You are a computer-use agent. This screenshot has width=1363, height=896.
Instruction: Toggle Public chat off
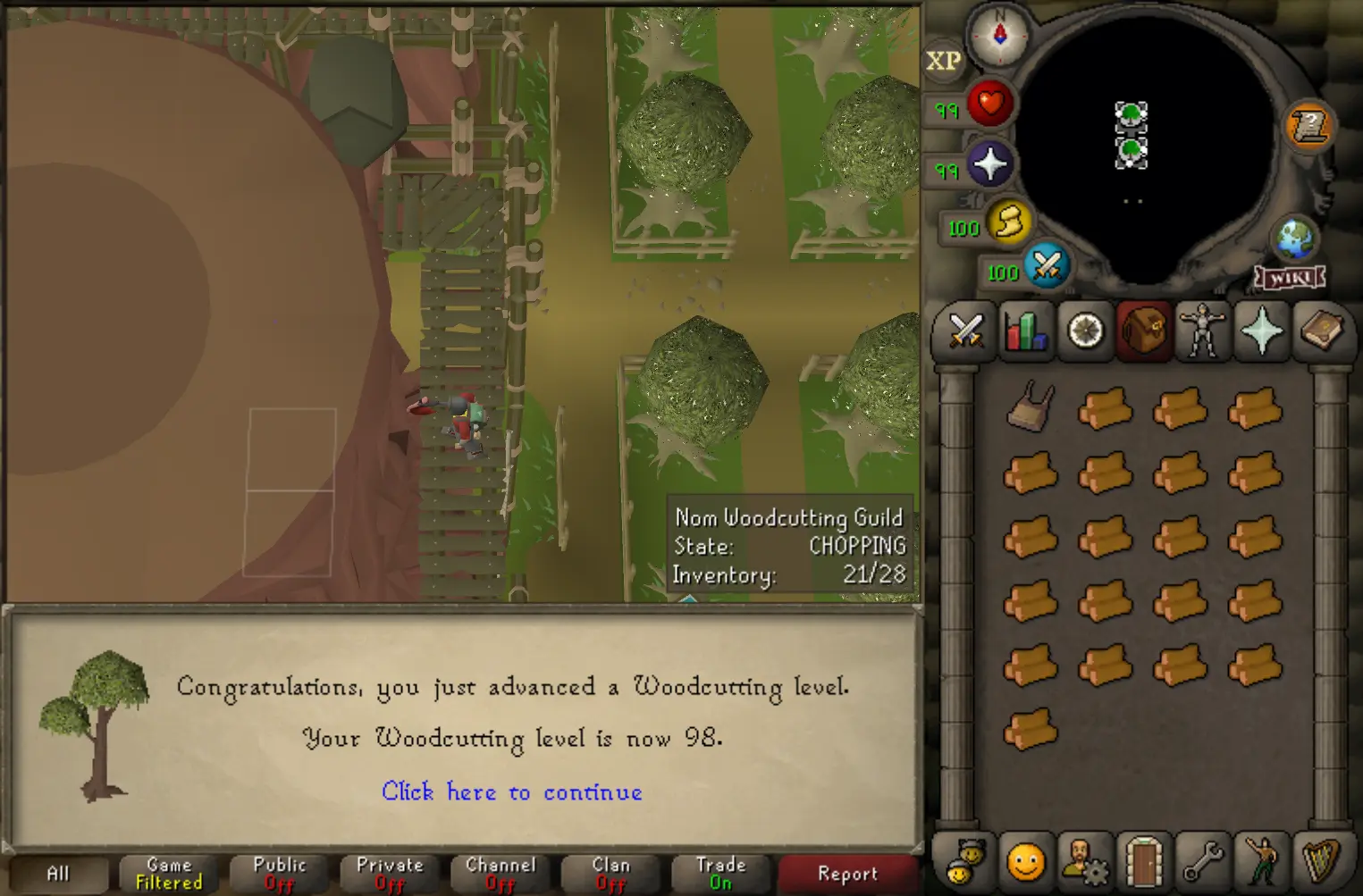[278, 873]
